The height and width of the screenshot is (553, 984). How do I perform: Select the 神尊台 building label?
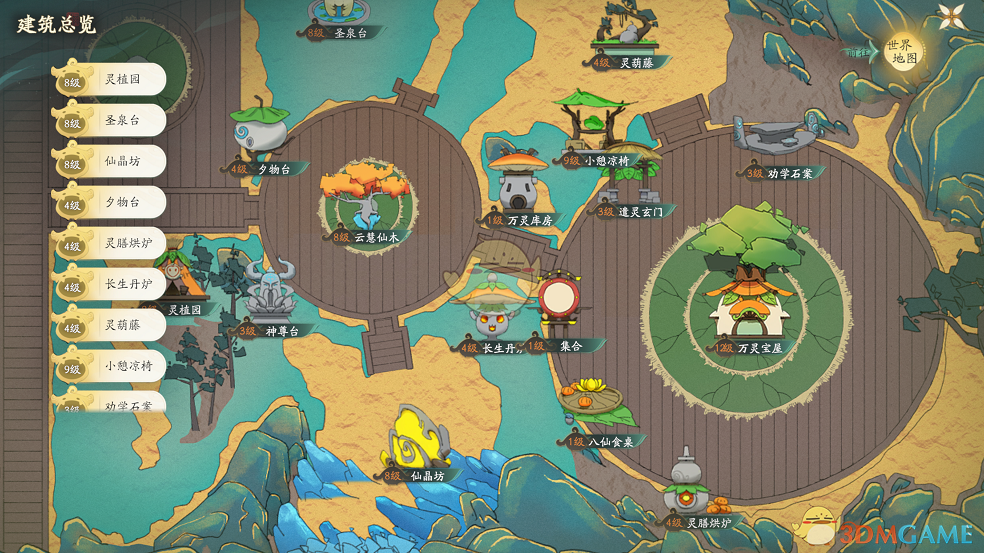tap(274, 330)
